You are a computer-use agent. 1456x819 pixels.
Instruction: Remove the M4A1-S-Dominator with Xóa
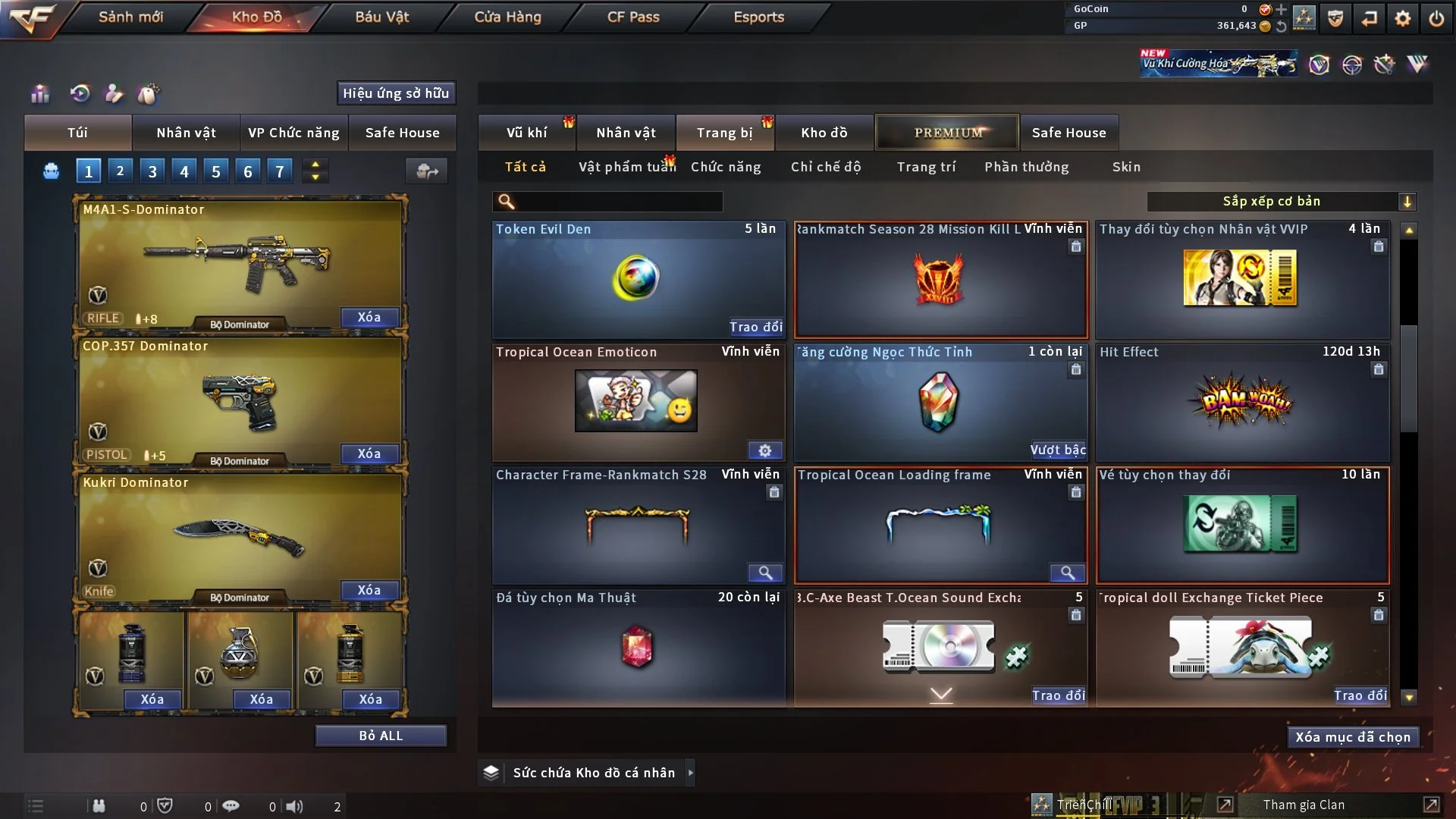coord(369,317)
